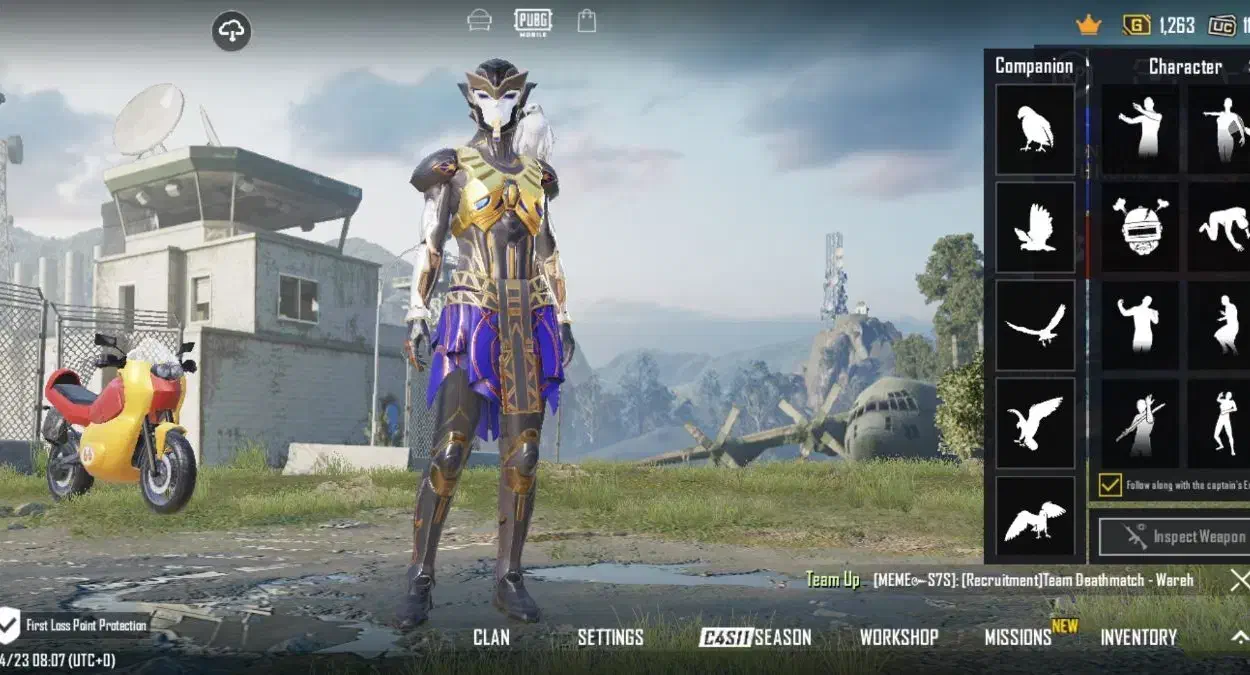Image resolution: width=1250 pixels, height=675 pixels.
Task: Open the C4S11 Season page
Action: (x=755, y=638)
